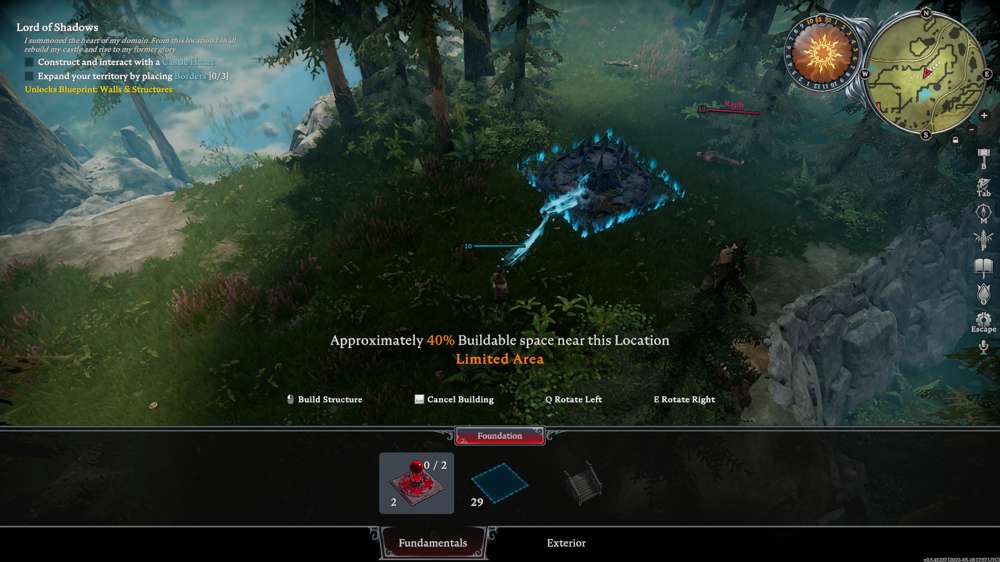Click the Foundation category header

pos(499,436)
